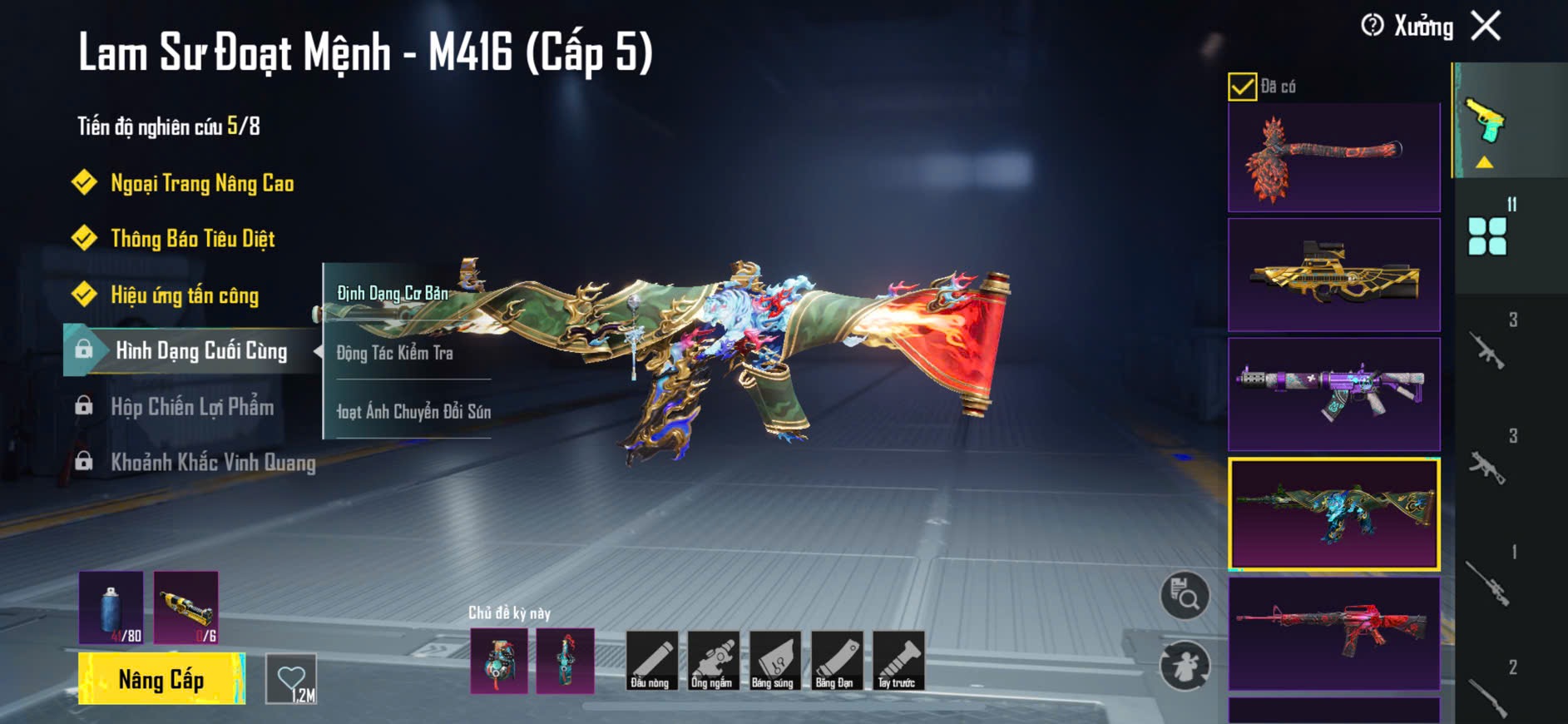Viewport: 1568px width, 724px height.
Task: Select the locked Hộp Chiến Lợi Phẩm entry
Action: click(191, 407)
